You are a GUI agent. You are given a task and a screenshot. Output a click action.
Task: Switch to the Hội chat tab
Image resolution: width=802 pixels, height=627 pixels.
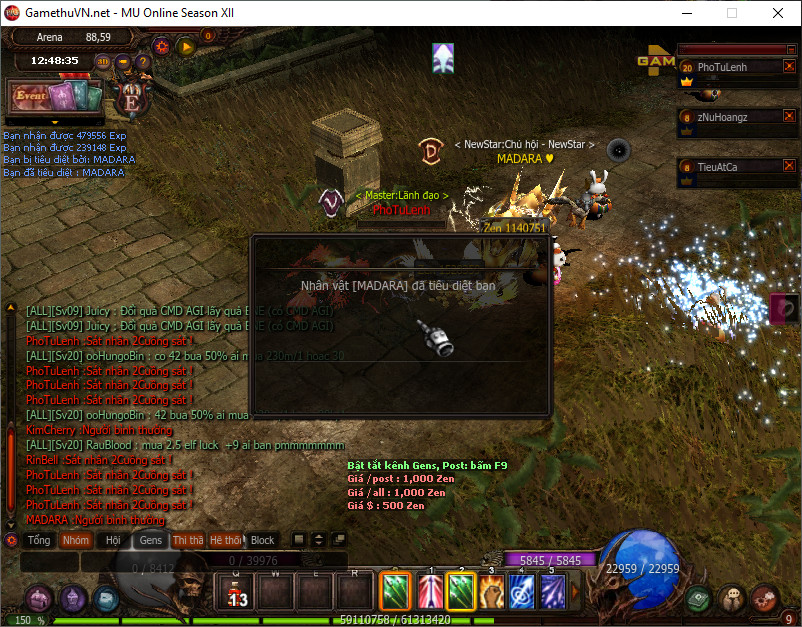pos(113,541)
